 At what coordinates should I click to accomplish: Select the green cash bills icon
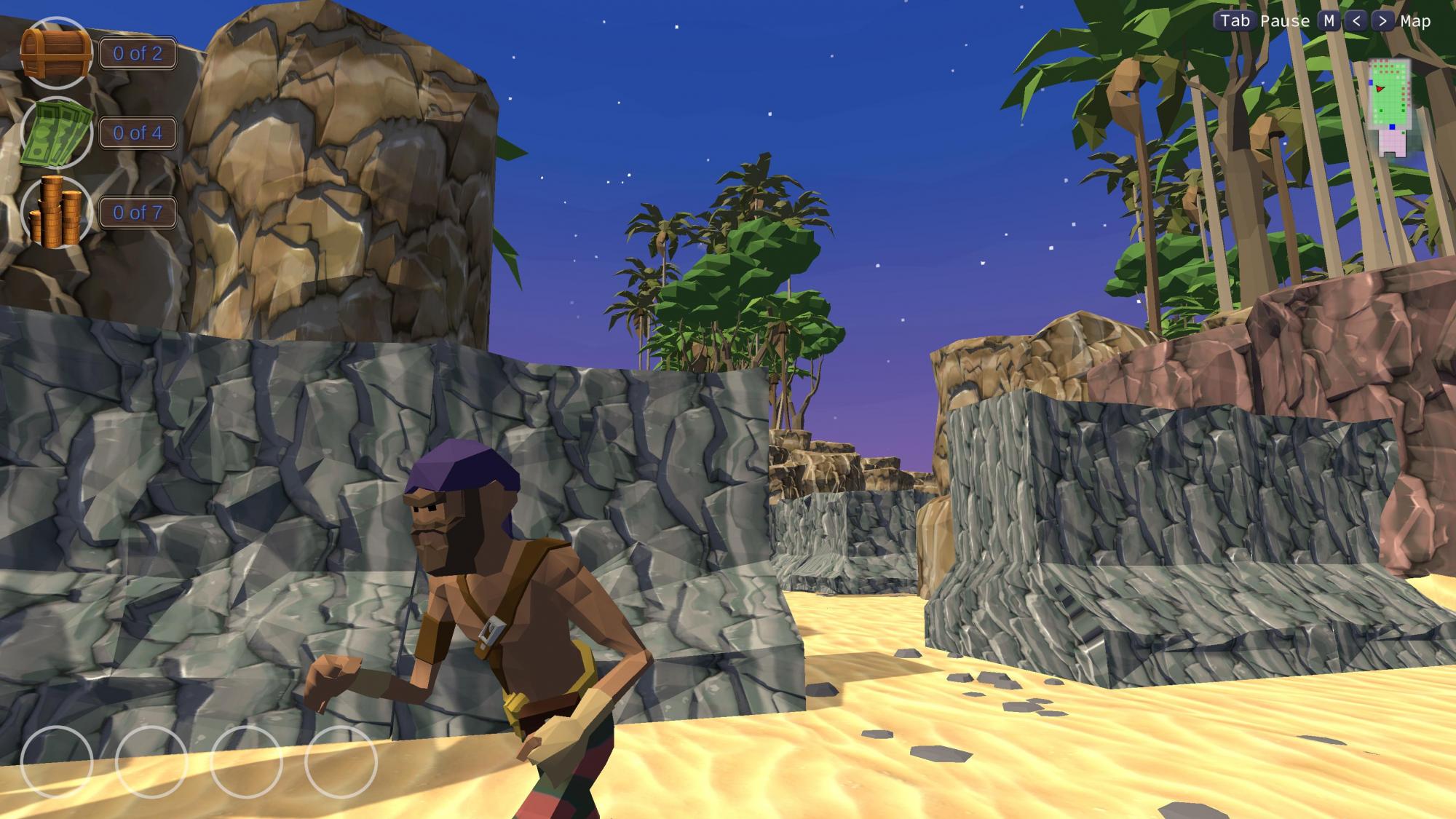coord(56,132)
